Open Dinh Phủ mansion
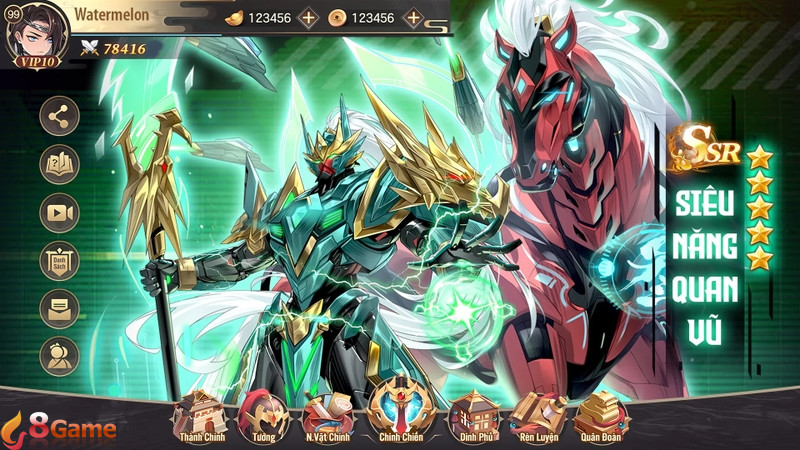Image resolution: width=800 pixels, height=450 pixels. (470, 416)
